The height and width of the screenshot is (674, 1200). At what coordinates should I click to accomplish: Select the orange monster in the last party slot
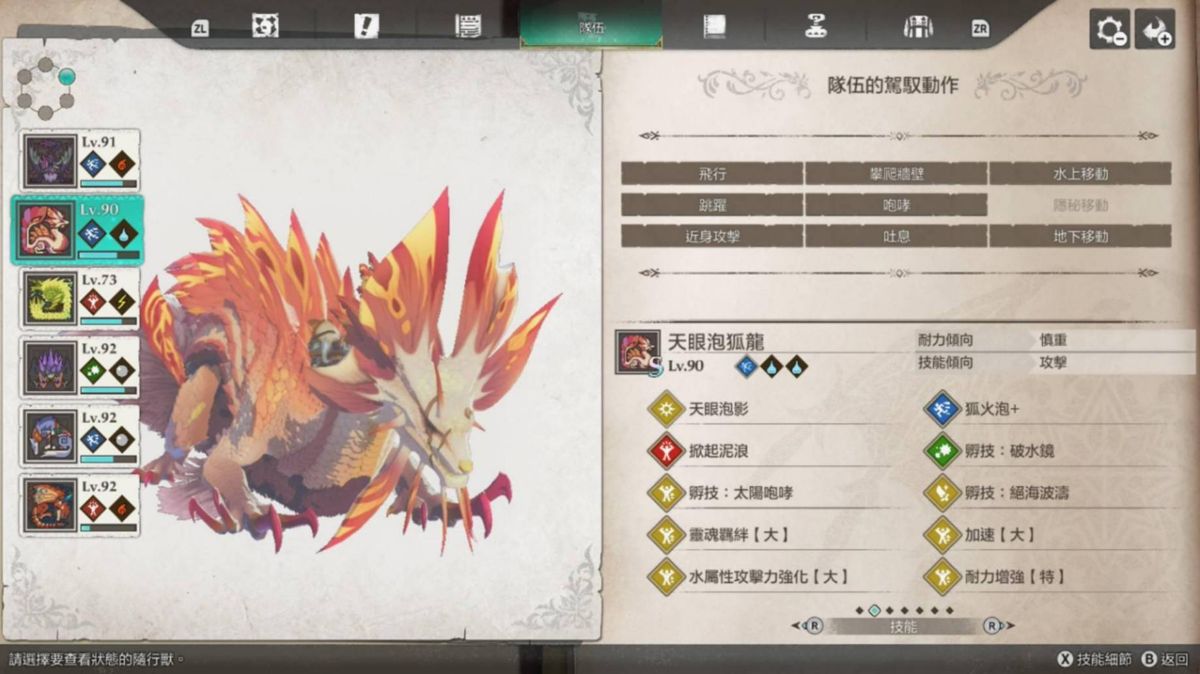[80, 503]
